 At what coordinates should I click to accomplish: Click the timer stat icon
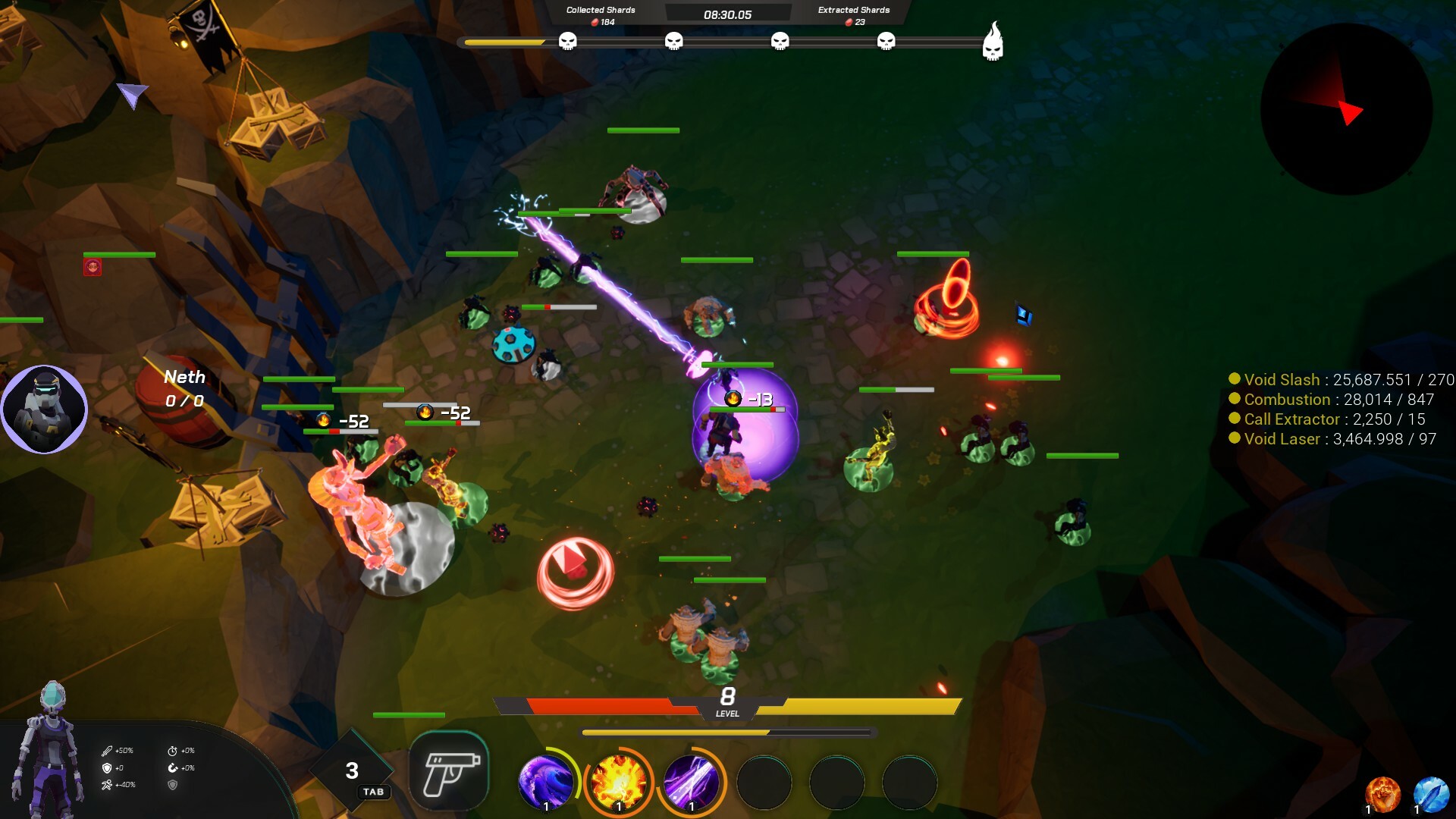point(173,751)
